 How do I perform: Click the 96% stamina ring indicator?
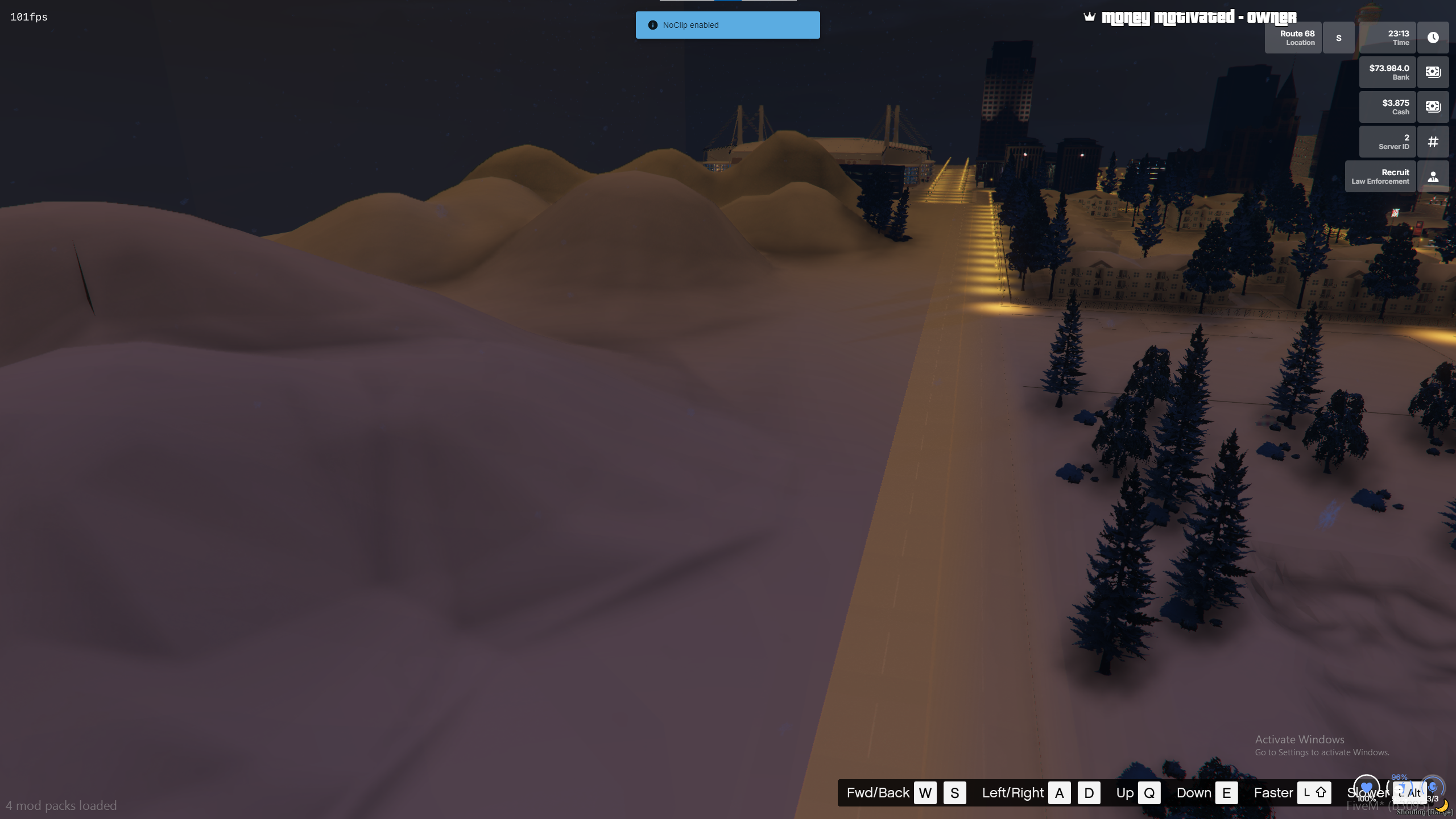[x=1399, y=778]
